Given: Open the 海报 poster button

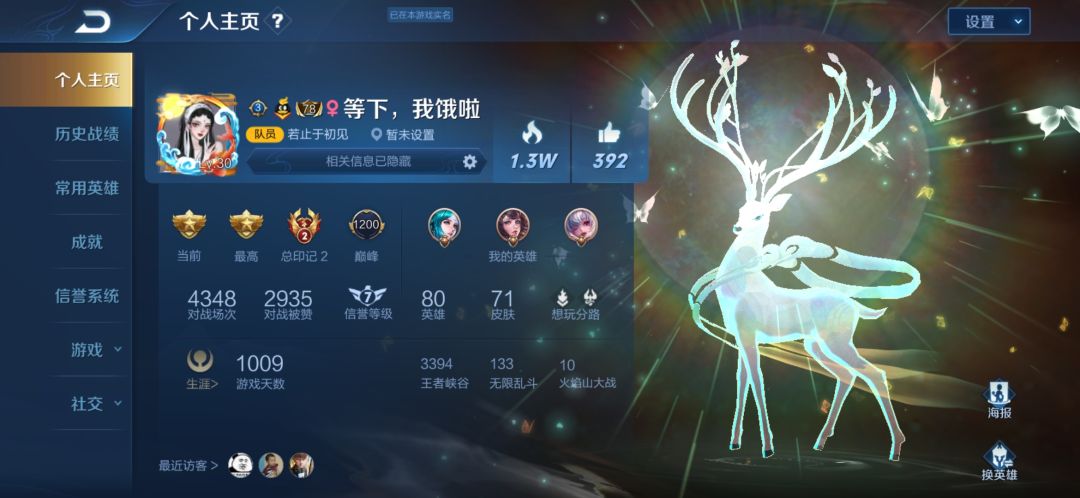Looking at the screenshot, I should click(x=1000, y=398).
